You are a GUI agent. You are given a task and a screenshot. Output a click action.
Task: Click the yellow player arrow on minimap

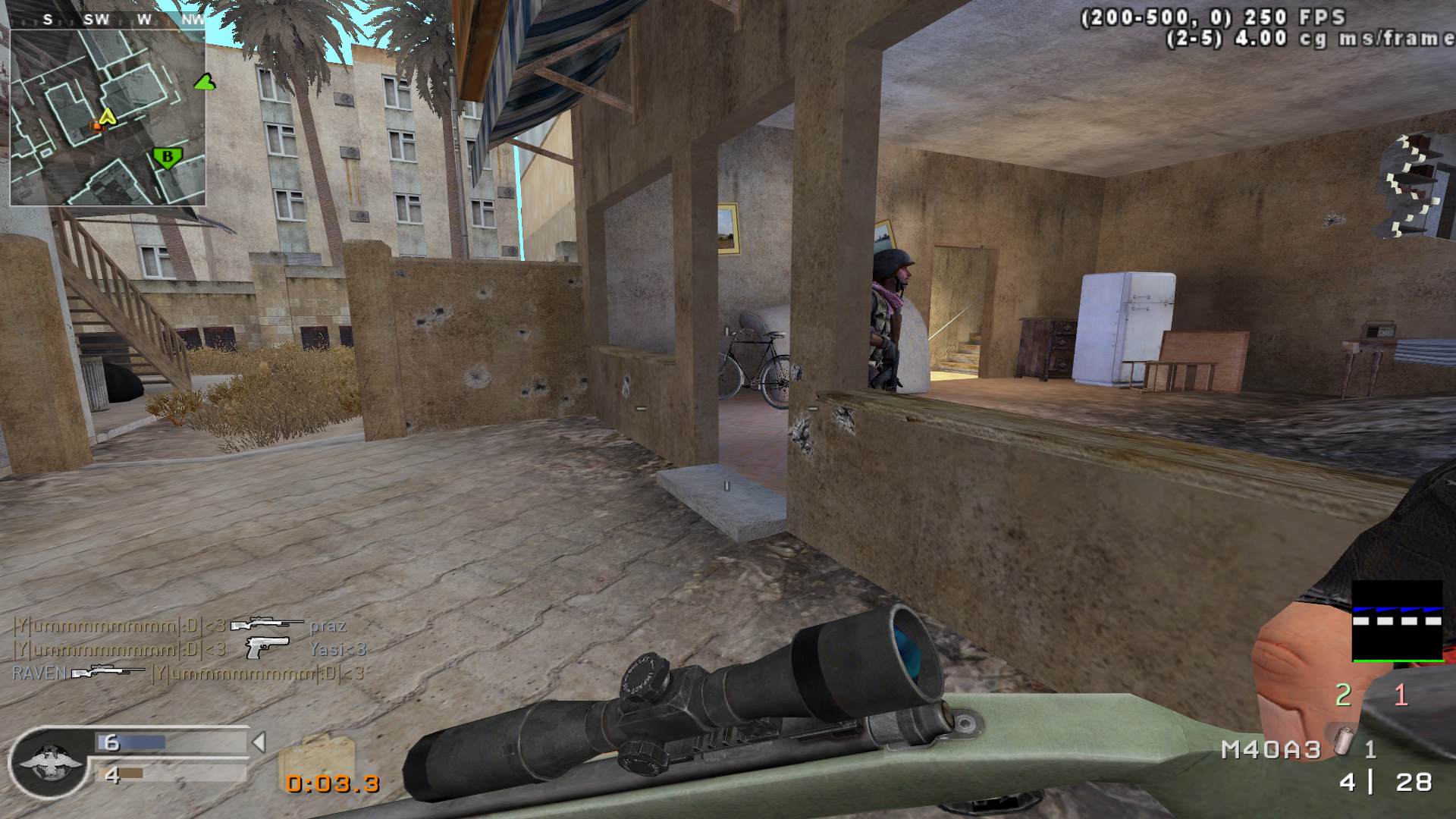click(108, 116)
